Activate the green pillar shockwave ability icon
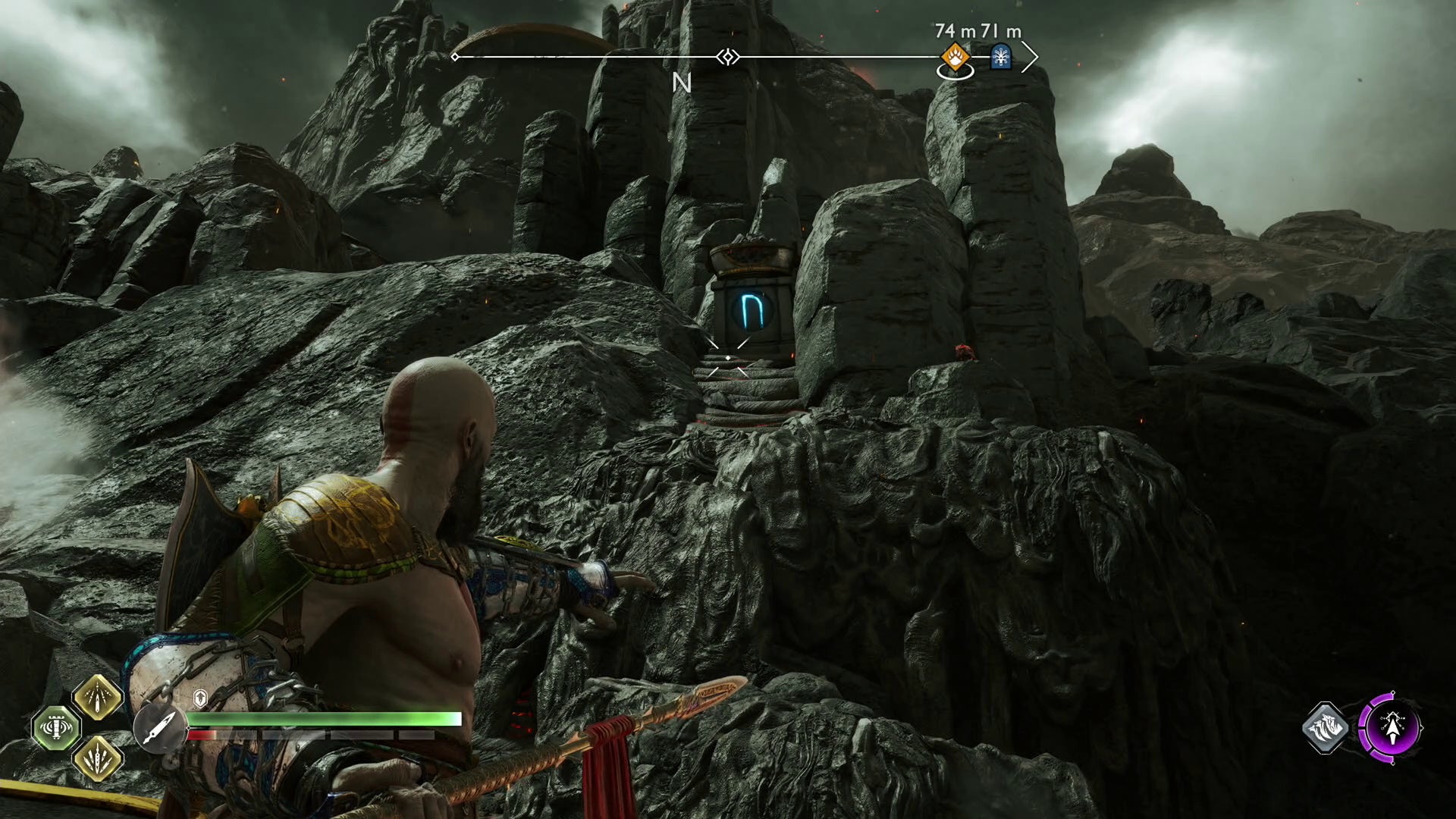This screenshot has width=1456, height=819. tap(56, 728)
